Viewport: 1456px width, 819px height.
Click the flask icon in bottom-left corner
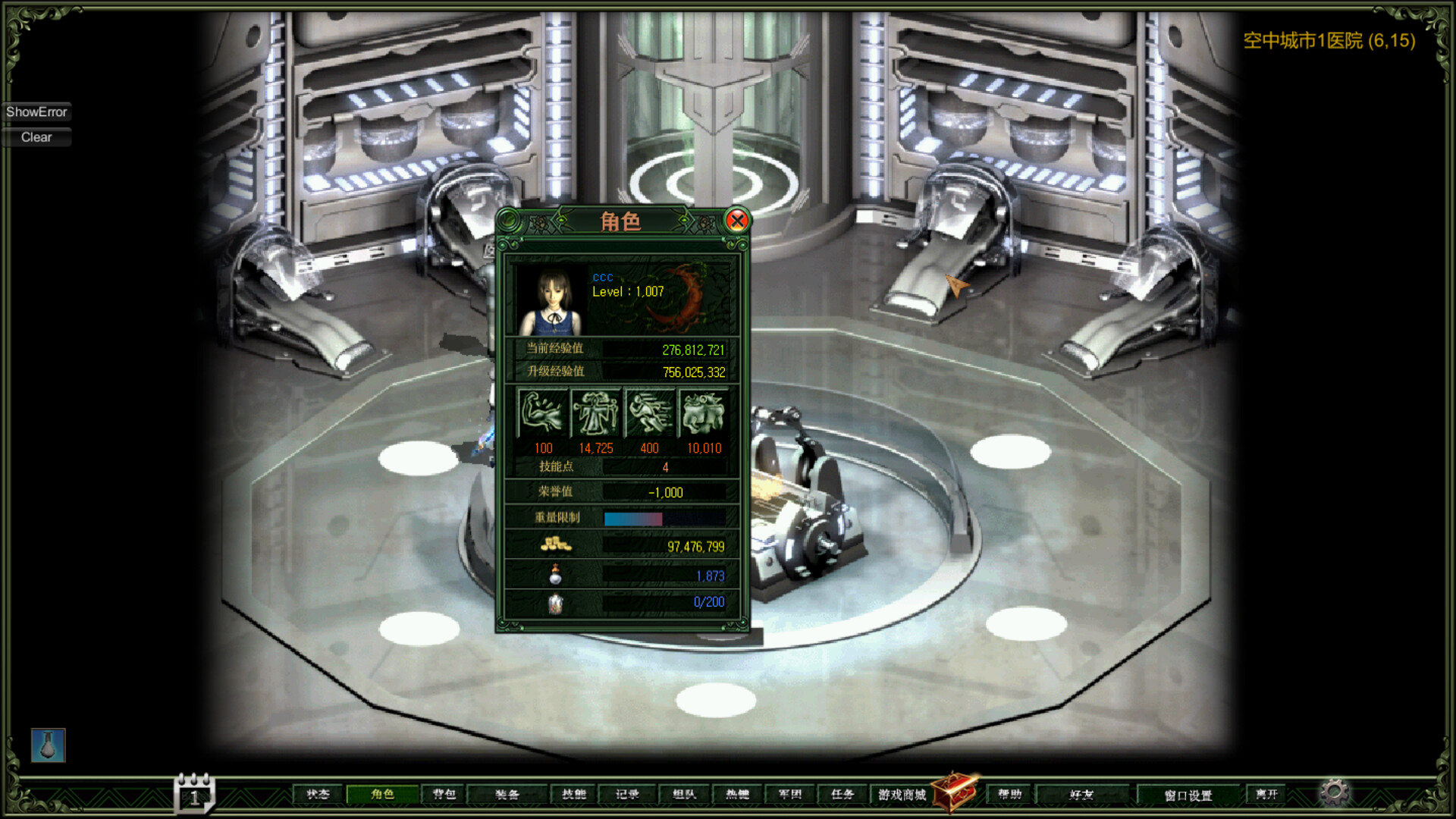47,745
